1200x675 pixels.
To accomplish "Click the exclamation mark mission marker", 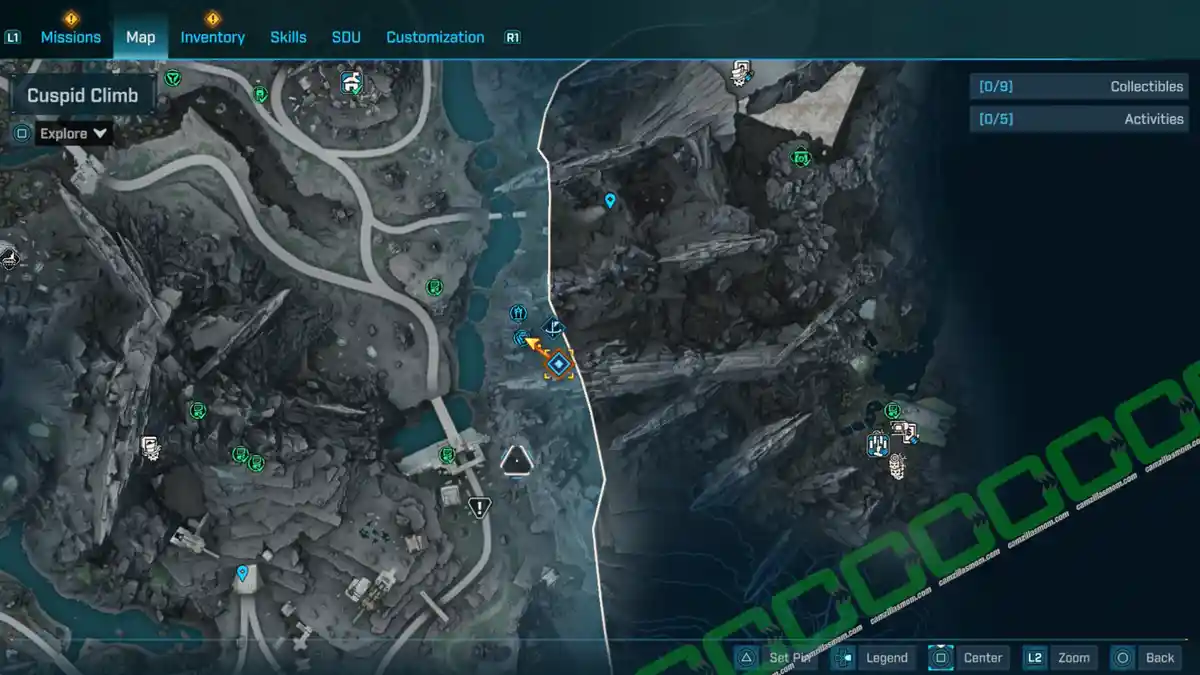I will (479, 508).
